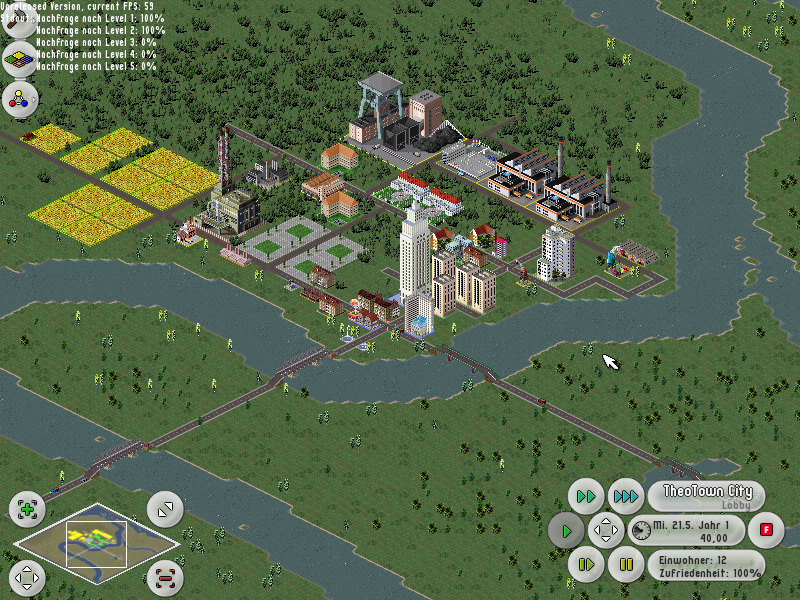The image size is (800, 600).
Task: Click on the diamond-shaped minimap
Action: (x=97, y=543)
